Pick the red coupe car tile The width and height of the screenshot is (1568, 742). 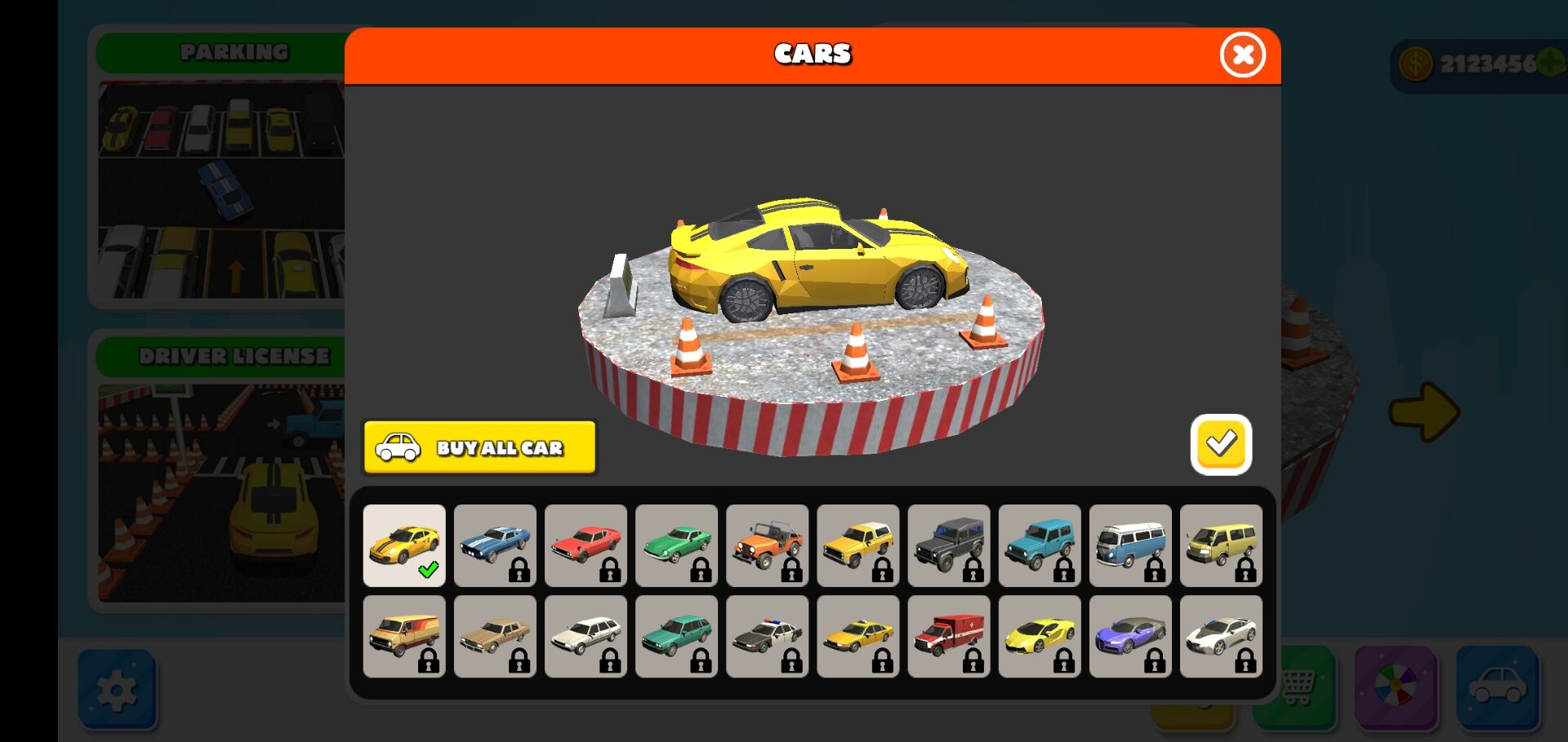click(x=586, y=545)
